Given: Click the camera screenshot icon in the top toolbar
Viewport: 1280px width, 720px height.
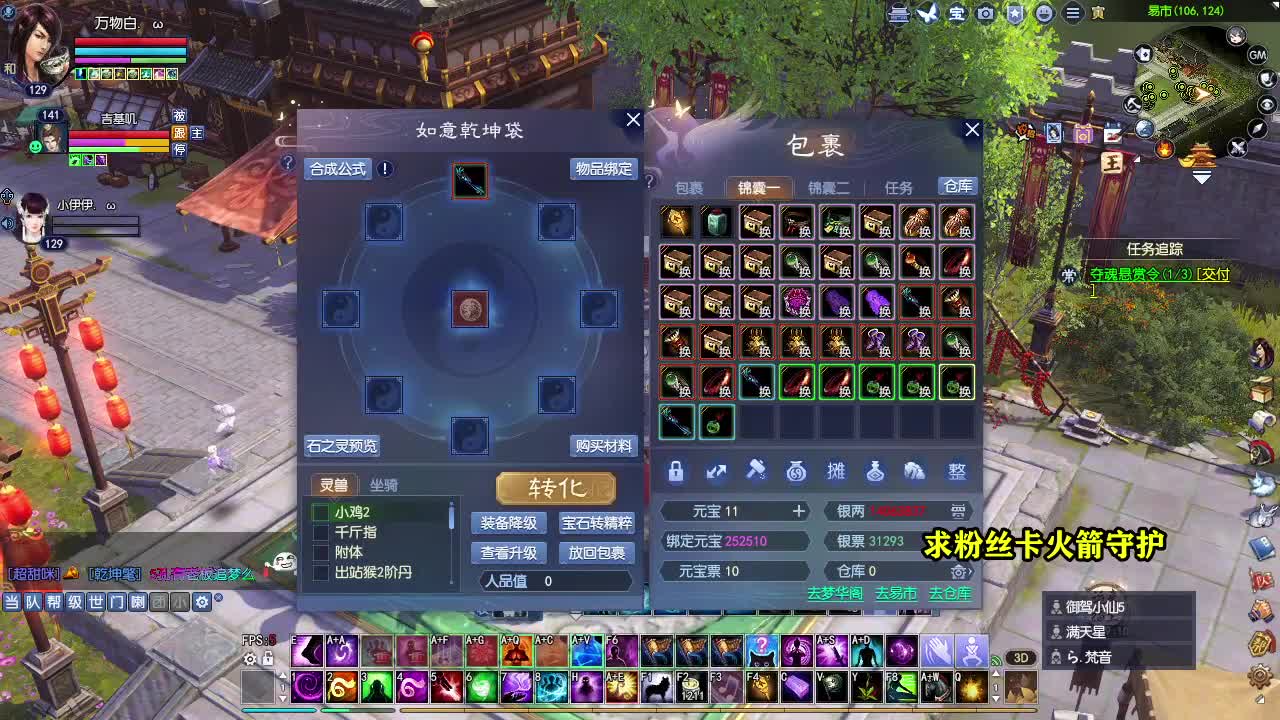Looking at the screenshot, I should 986,13.
